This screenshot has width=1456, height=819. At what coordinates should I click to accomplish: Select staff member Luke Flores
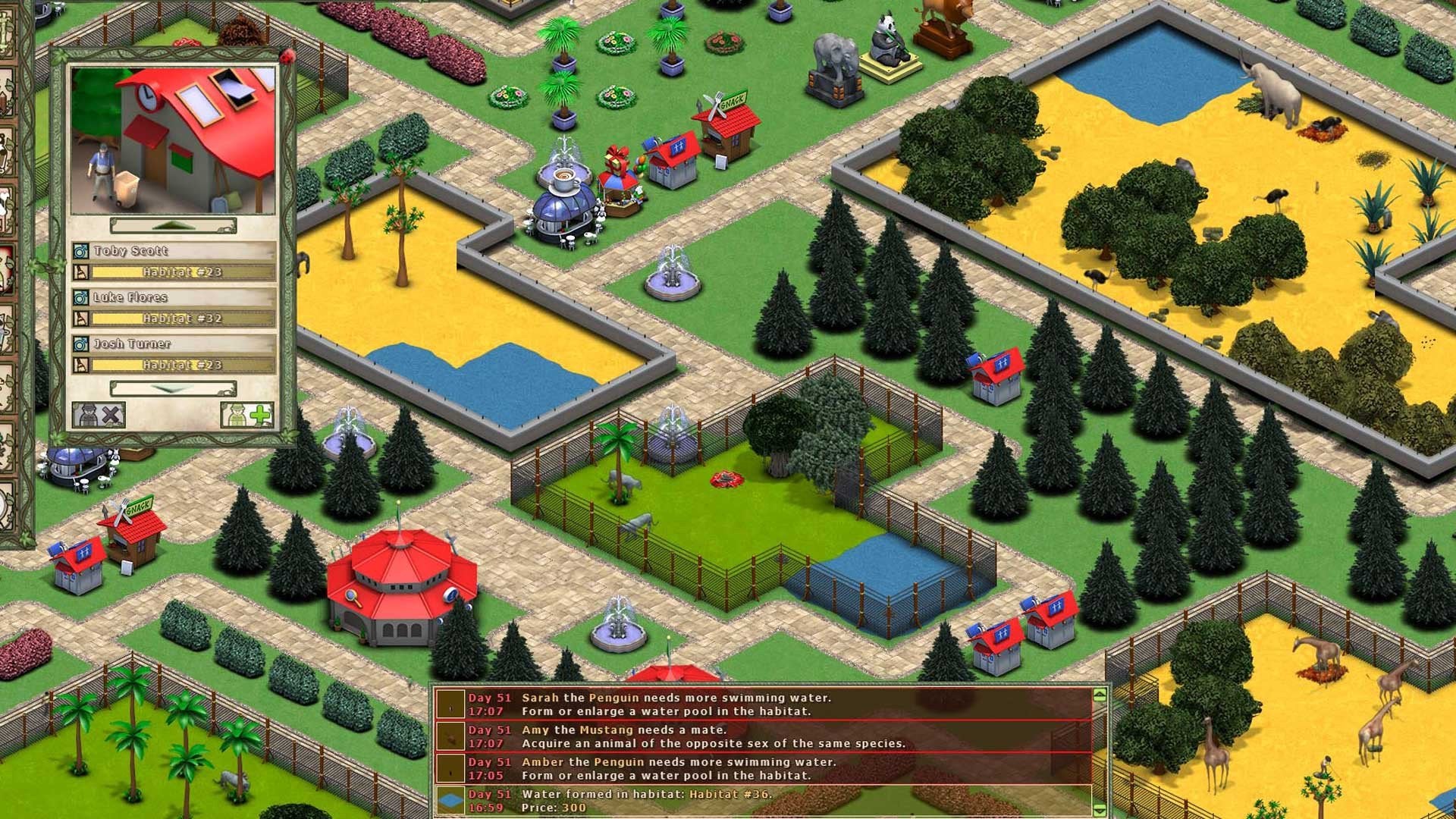point(174,297)
